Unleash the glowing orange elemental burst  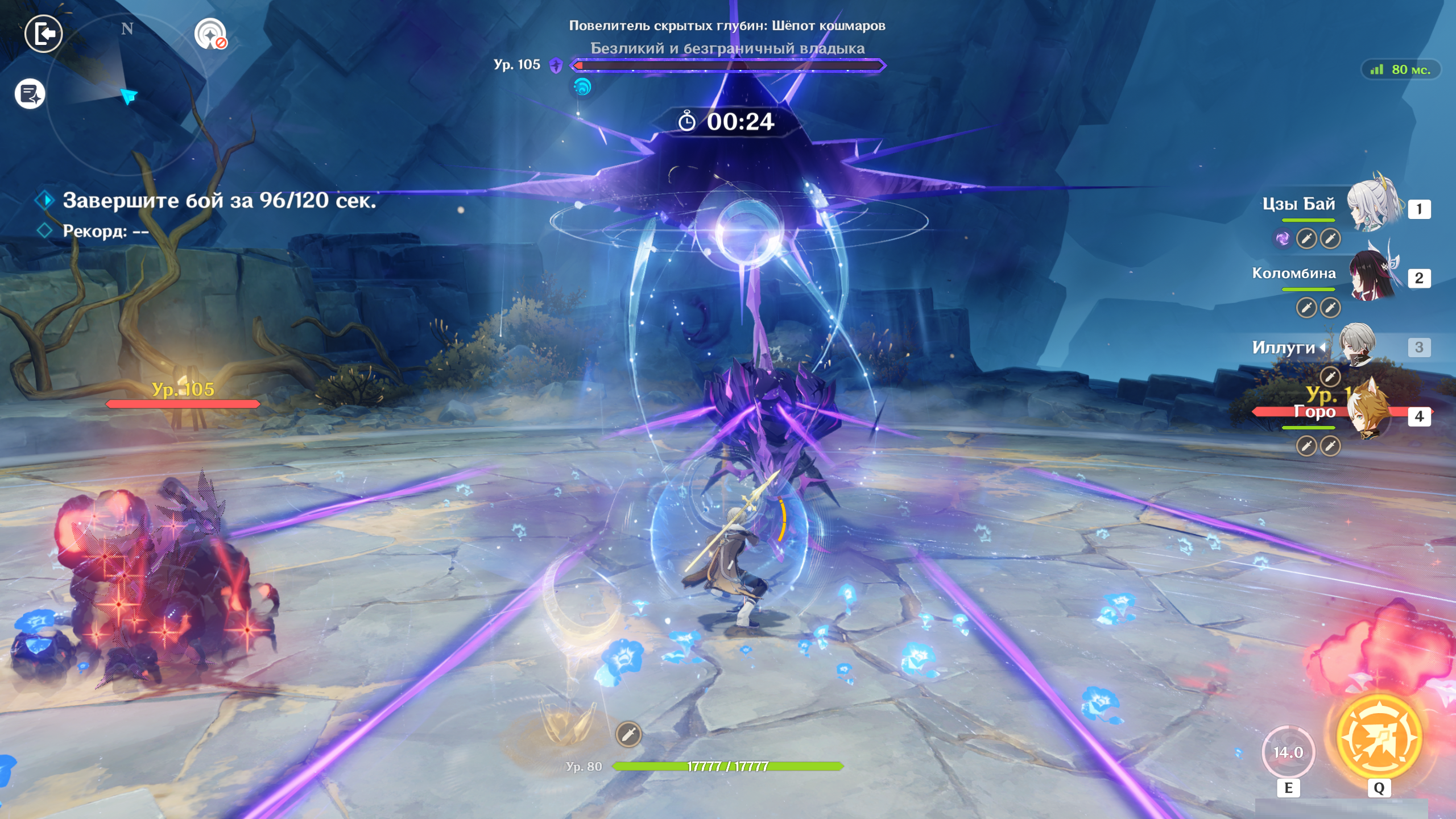click(x=1379, y=737)
